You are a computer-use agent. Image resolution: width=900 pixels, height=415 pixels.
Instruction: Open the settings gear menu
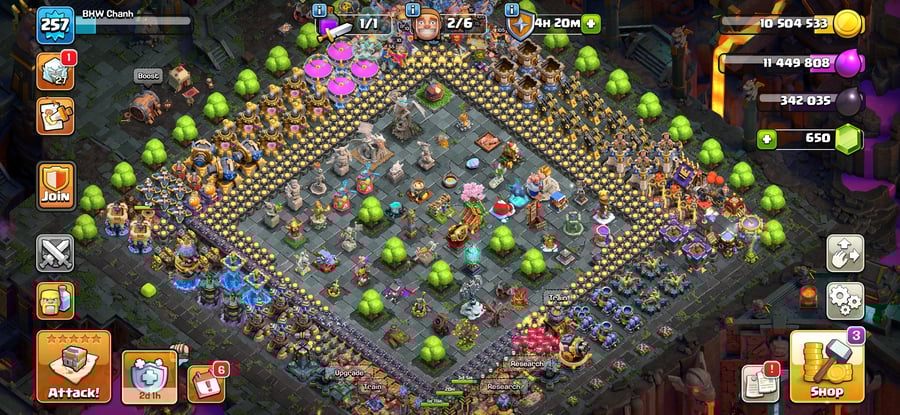click(845, 300)
